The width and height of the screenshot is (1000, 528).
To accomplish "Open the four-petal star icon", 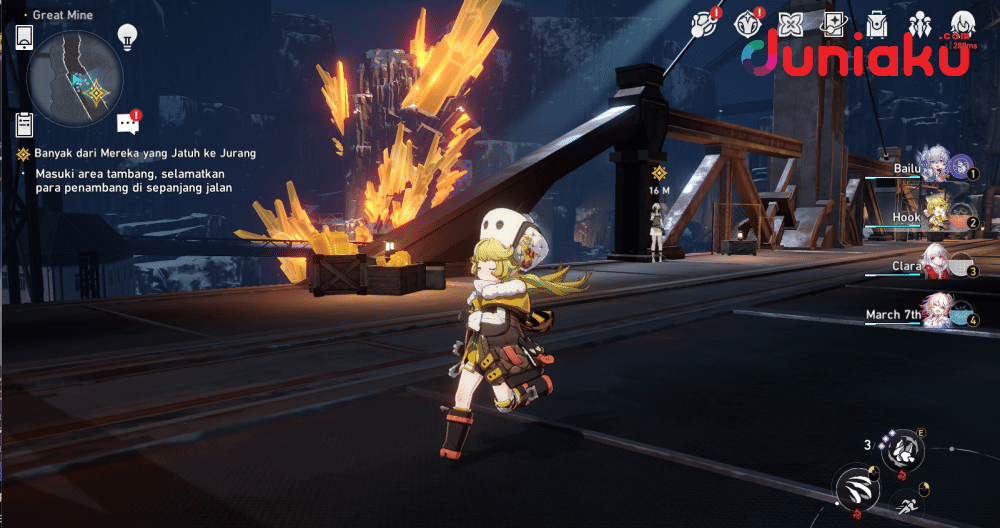I will pos(791,24).
